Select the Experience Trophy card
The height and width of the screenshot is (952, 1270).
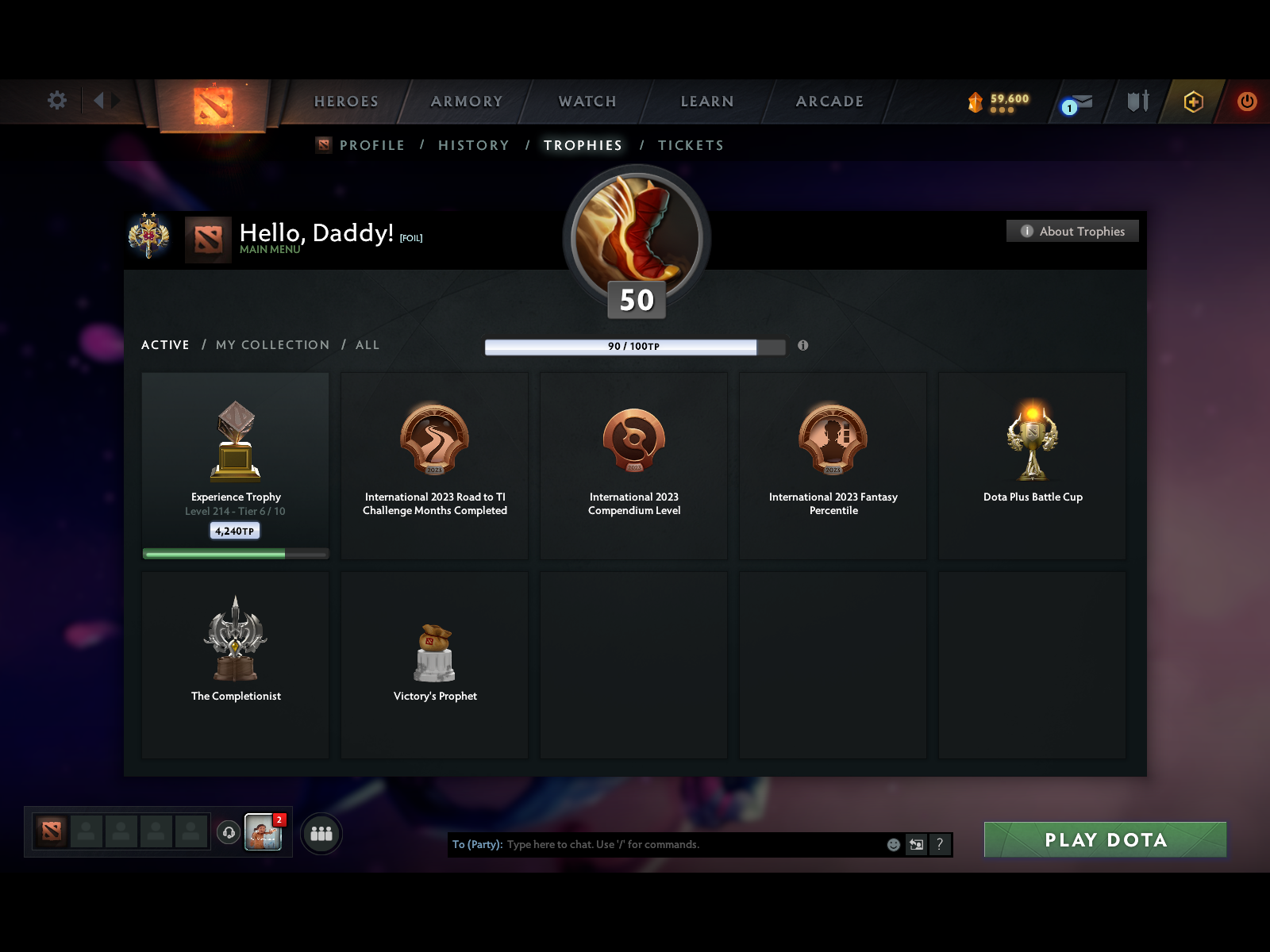(x=235, y=465)
